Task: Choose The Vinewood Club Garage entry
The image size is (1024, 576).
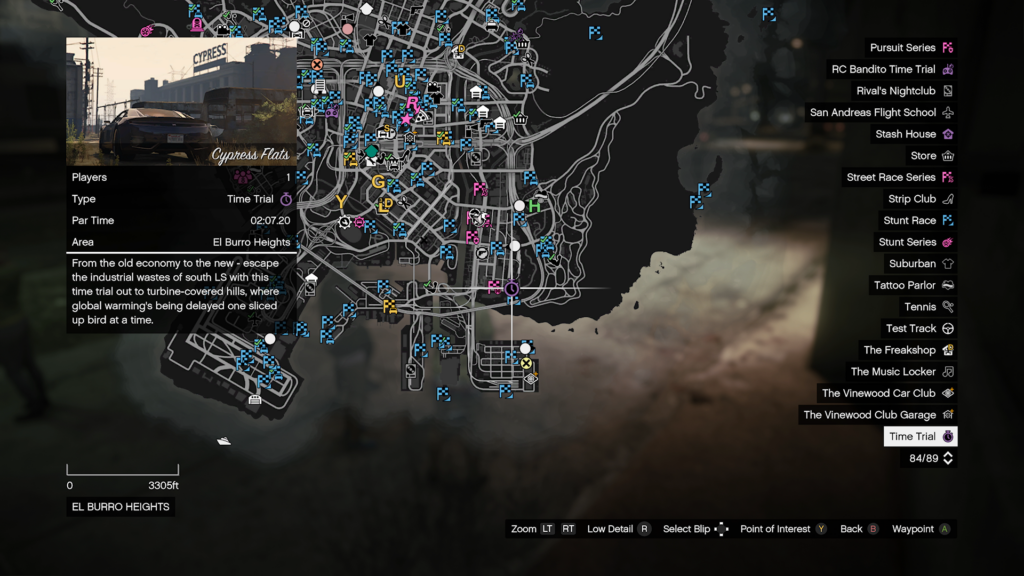Action: point(869,415)
